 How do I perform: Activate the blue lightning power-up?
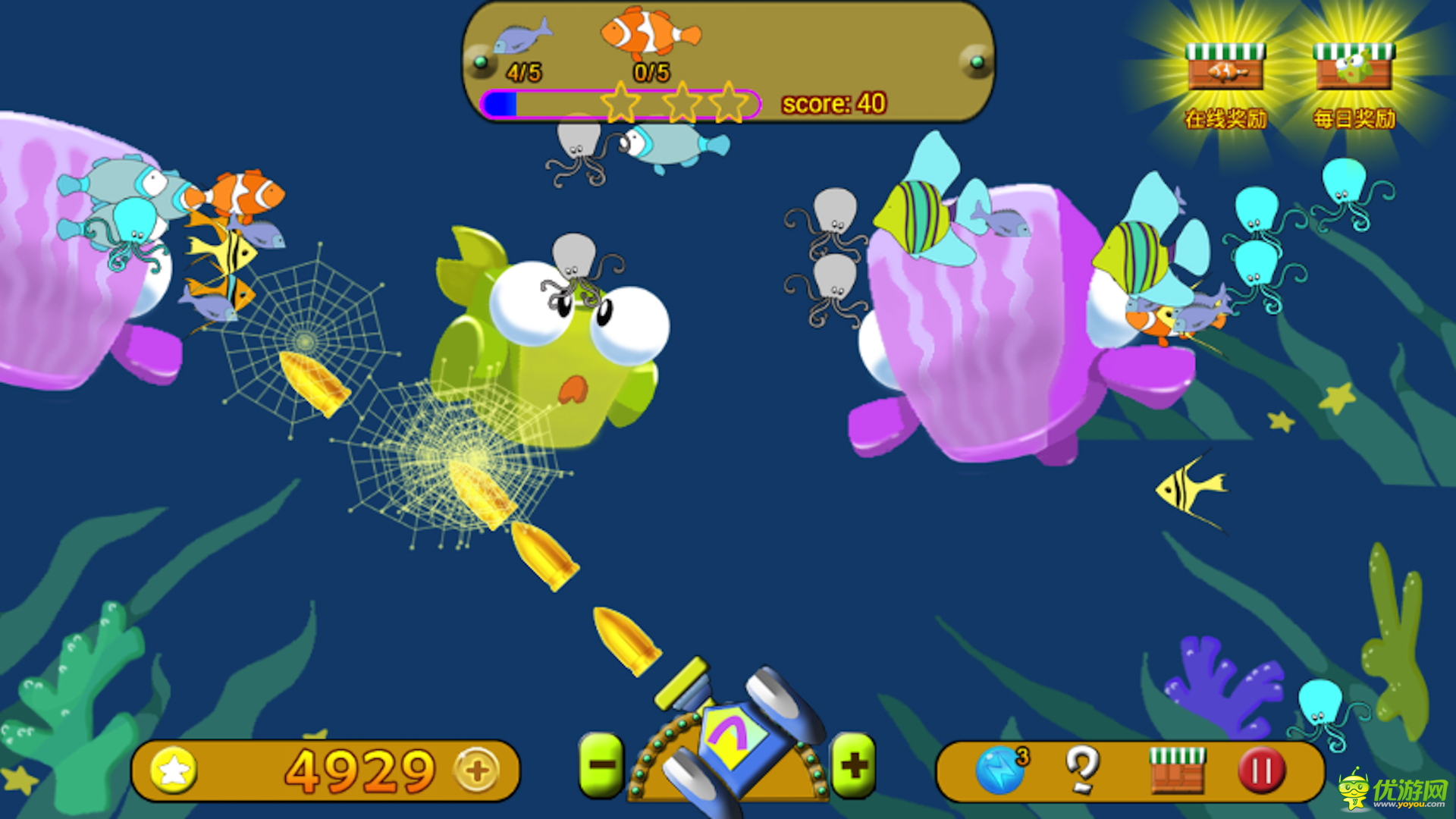999,770
